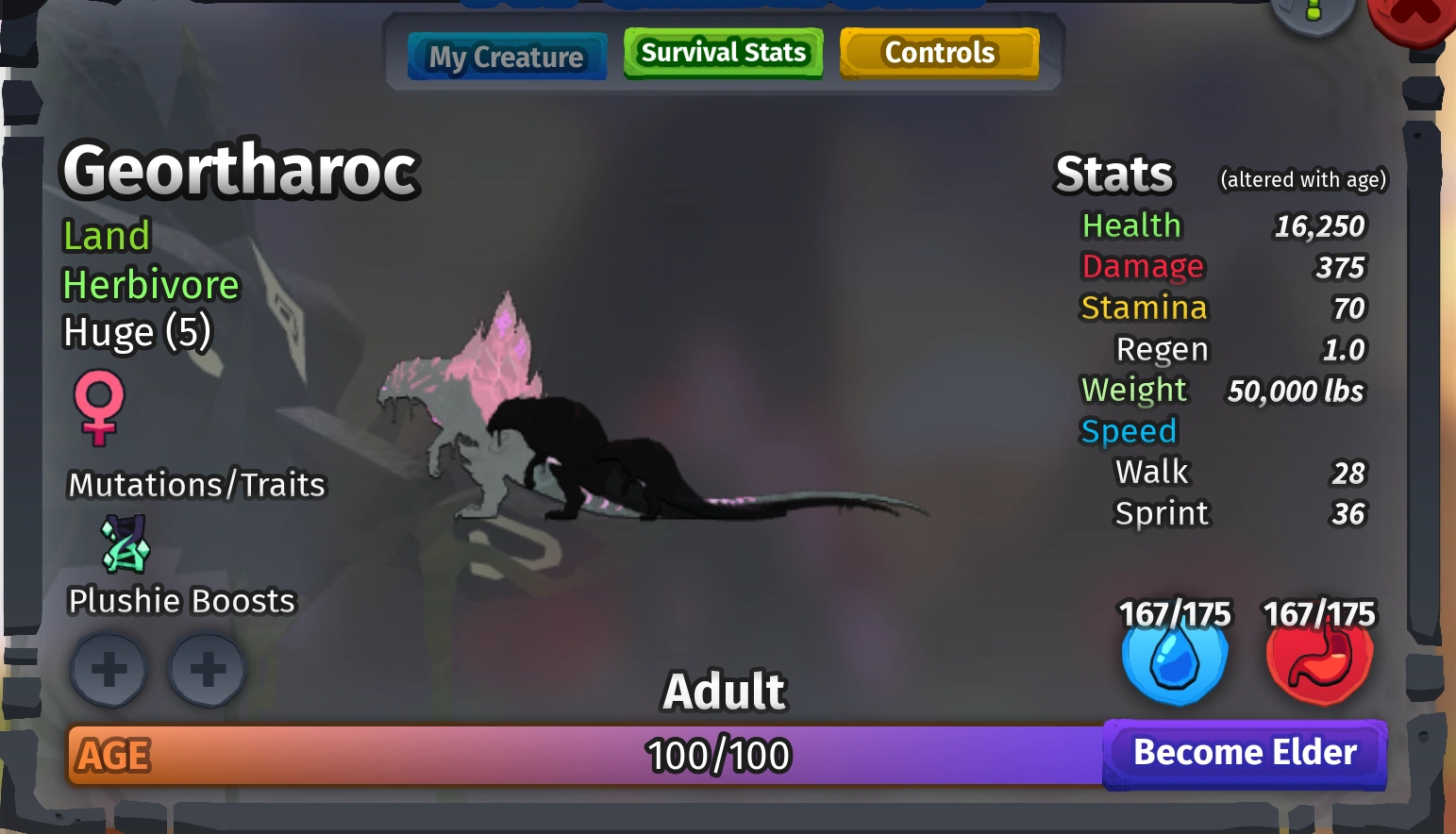Click the Mutations/Traits label
The width and height of the screenshot is (1456, 834).
tap(195, 484)
